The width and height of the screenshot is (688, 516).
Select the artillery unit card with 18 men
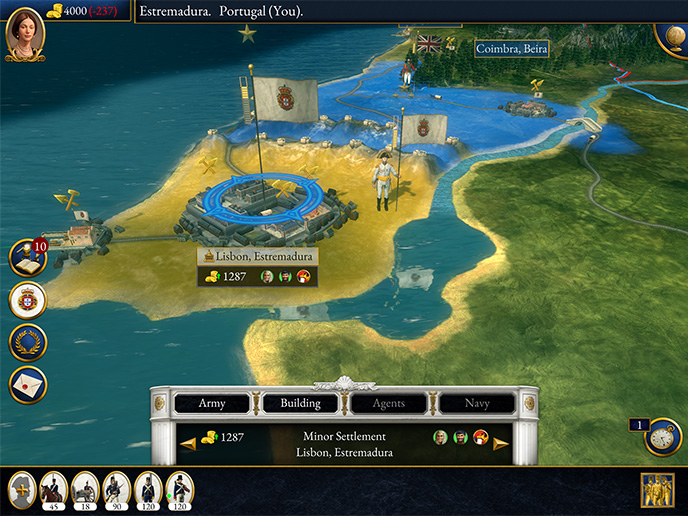pyautogui.click(x=85, y=490)
